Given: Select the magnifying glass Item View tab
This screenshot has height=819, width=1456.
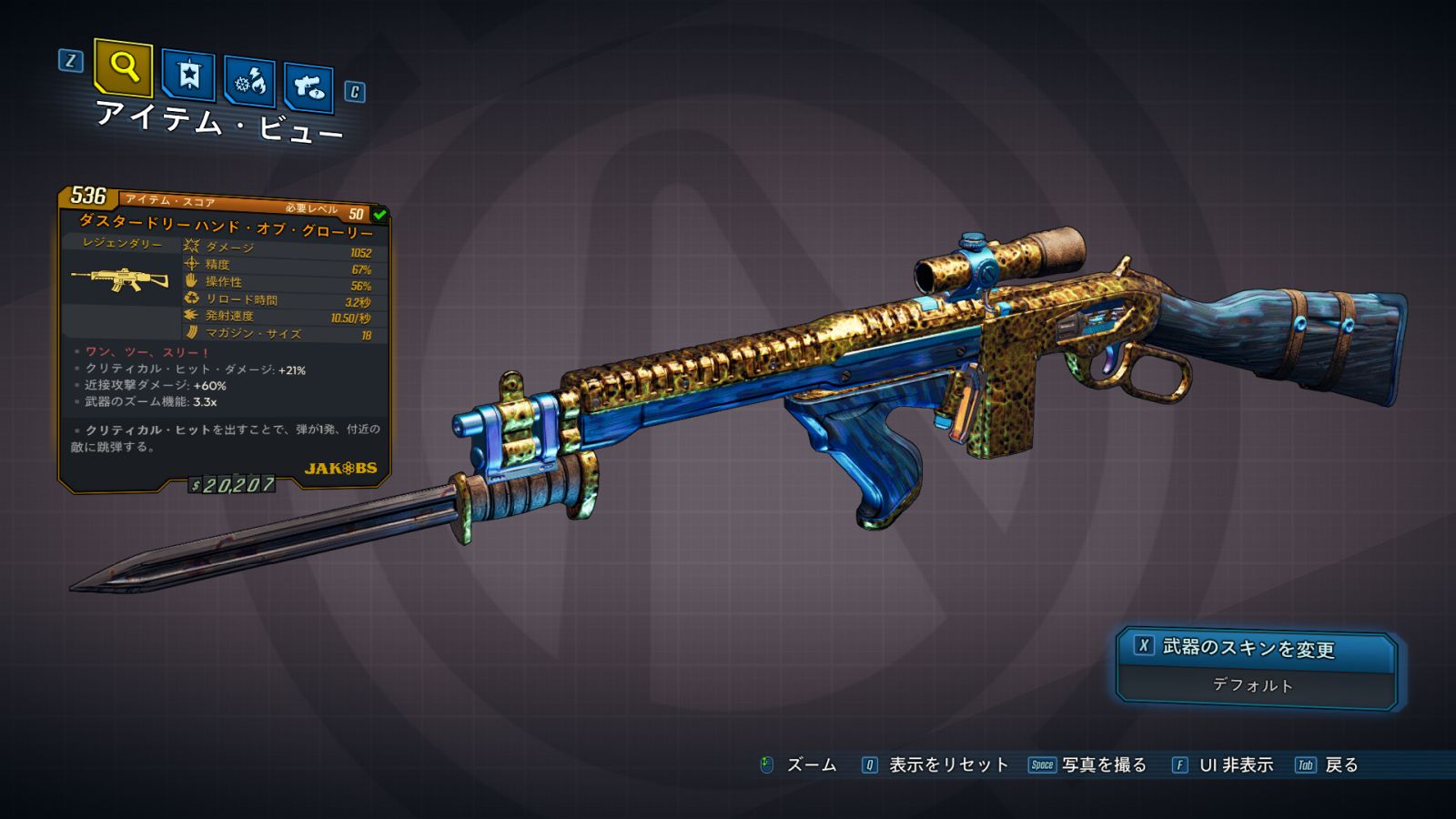Looking at the screenshot, I should (x=123, y=66).
